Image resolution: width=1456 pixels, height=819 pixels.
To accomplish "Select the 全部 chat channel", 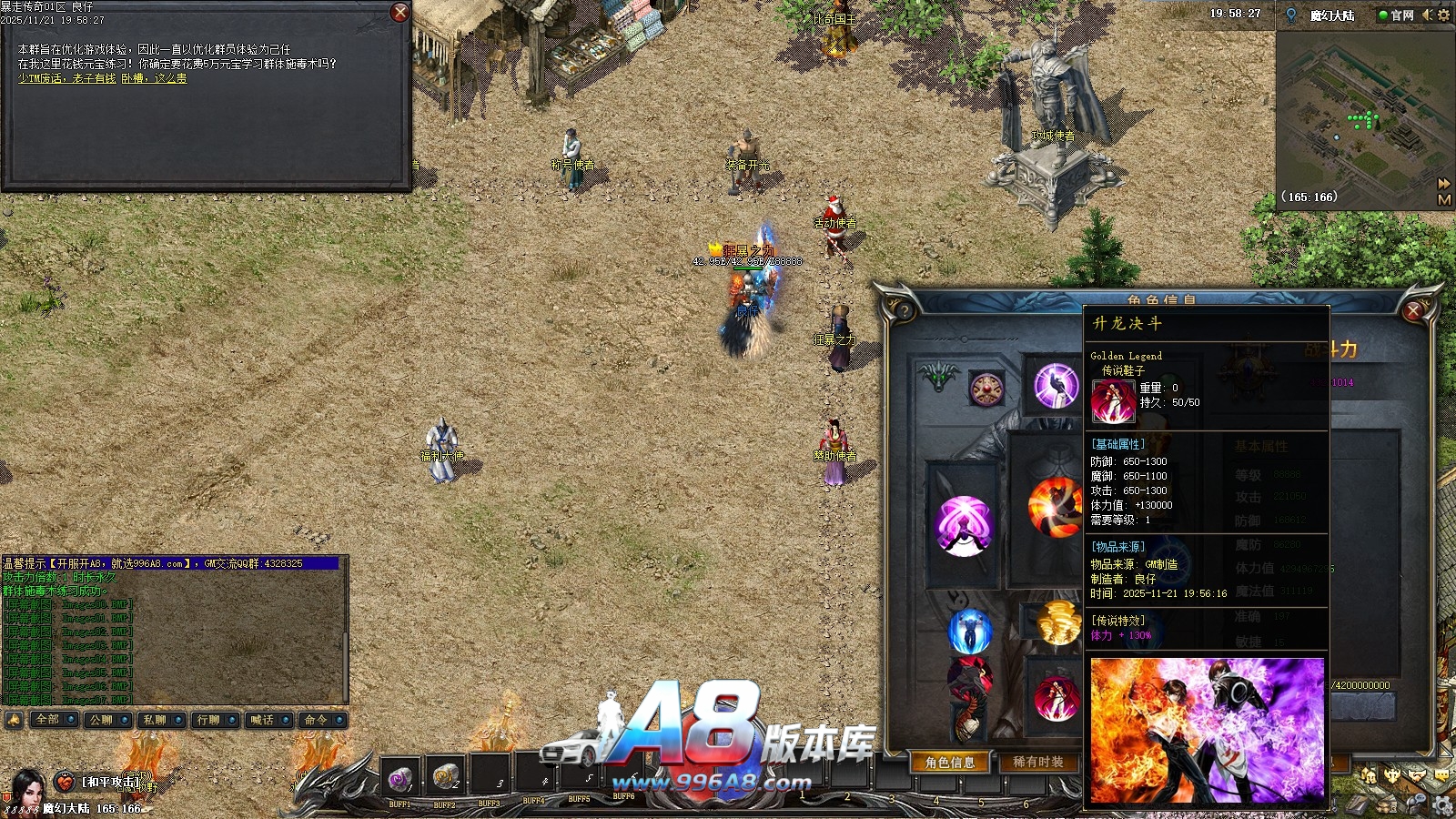I will [x=48, y=720].
